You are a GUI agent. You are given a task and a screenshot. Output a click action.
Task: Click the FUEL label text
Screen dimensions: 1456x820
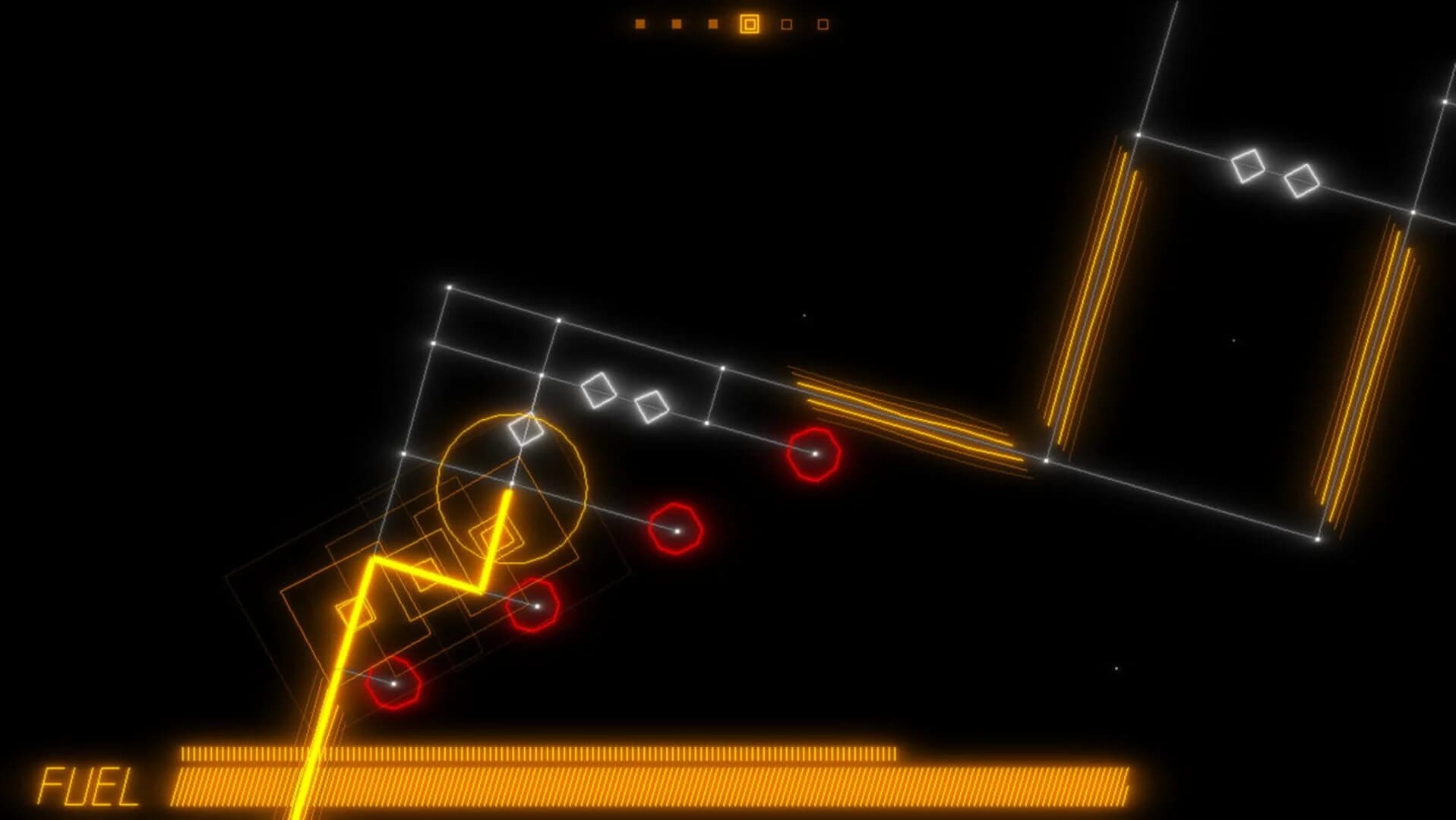click(87, 786)
